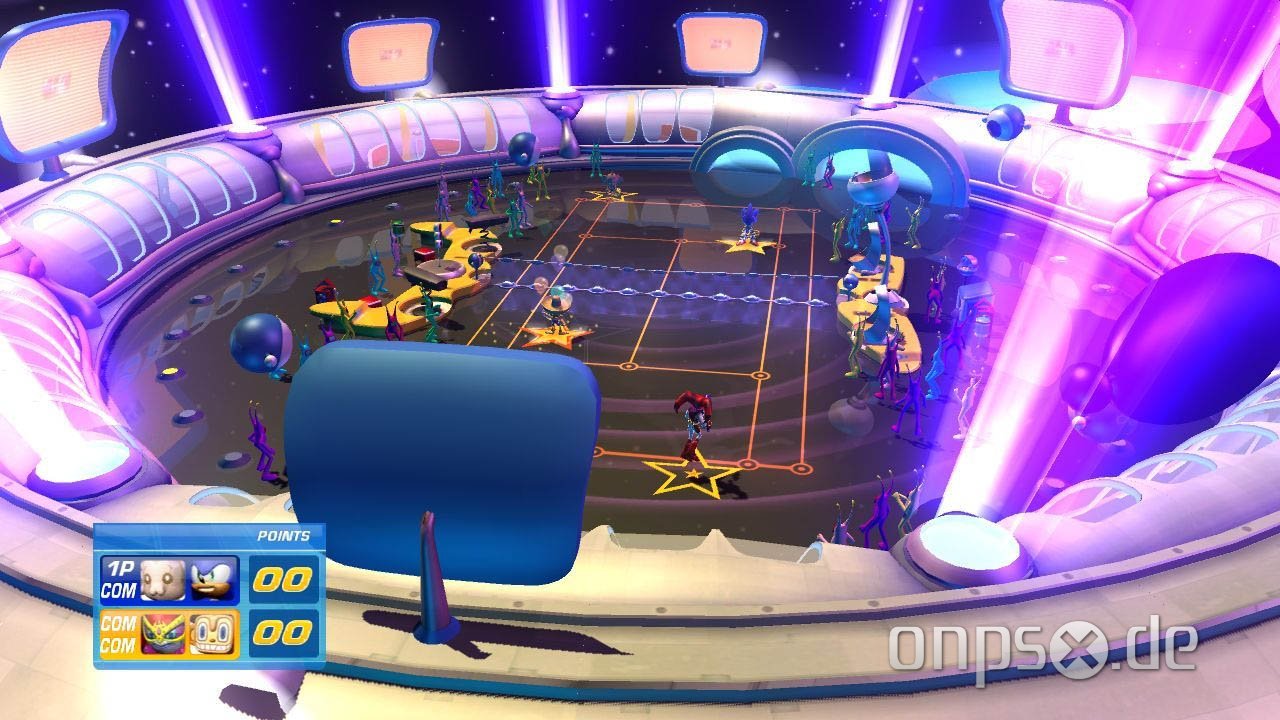Expand the orange team score panel
Image resolution: width=1280 pixels, height=720 pixels.
pyautogui.click(x=283, y=635)
